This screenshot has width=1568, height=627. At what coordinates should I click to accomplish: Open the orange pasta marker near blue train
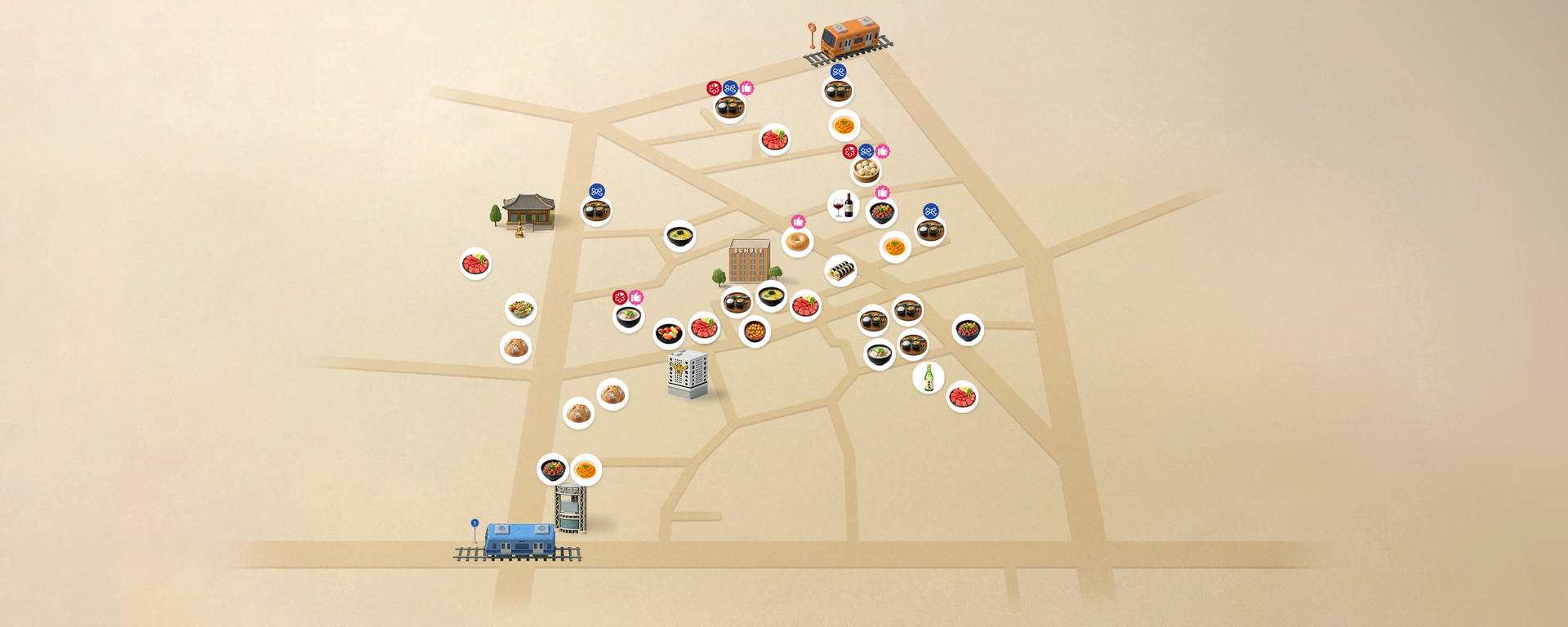click(x=586, y=469)
